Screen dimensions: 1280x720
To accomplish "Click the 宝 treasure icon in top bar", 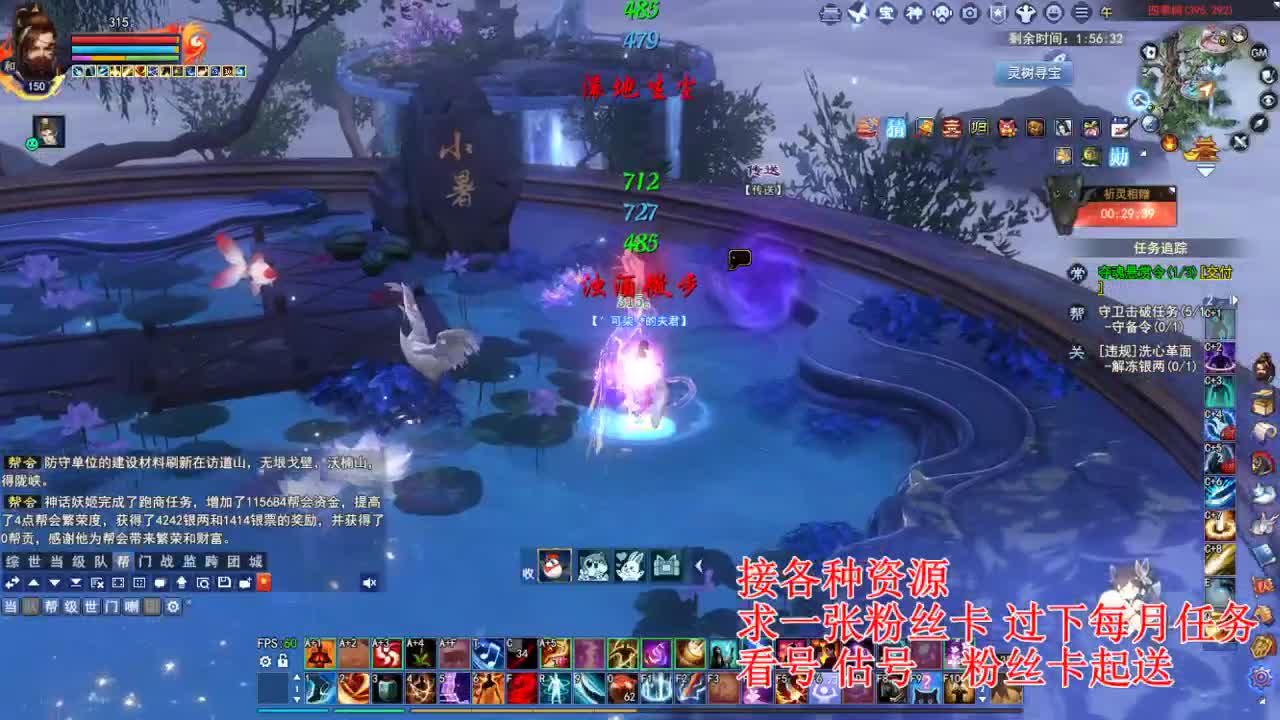I will tap(886, 13).
